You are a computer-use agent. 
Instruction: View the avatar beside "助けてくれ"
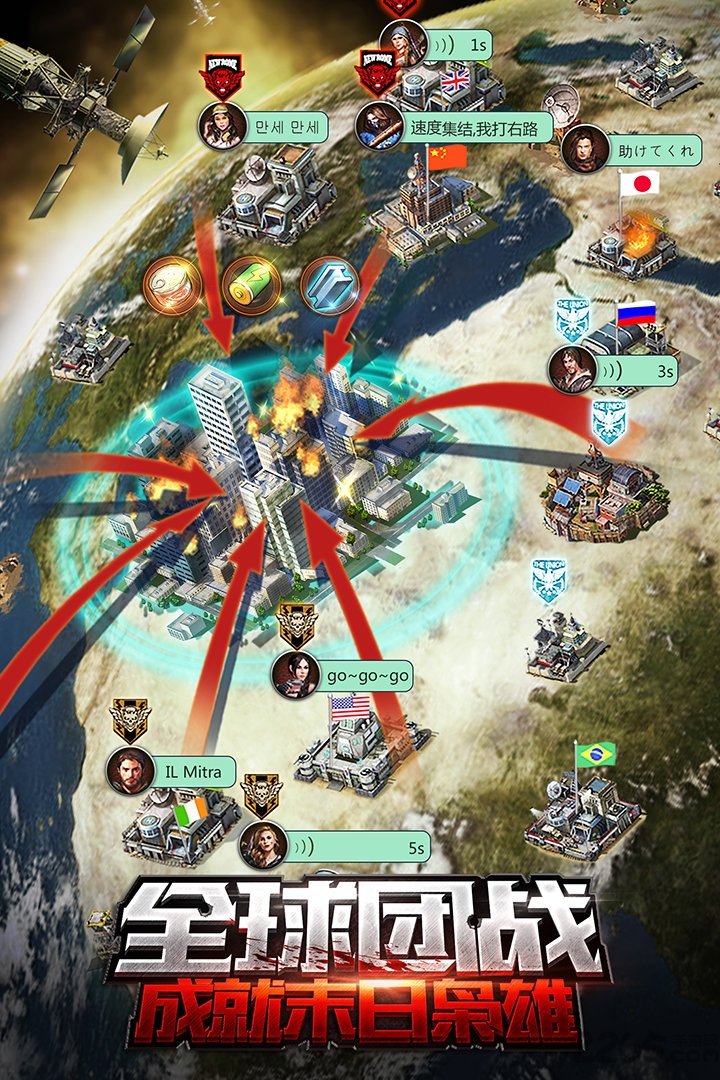(x=586, y=150)
